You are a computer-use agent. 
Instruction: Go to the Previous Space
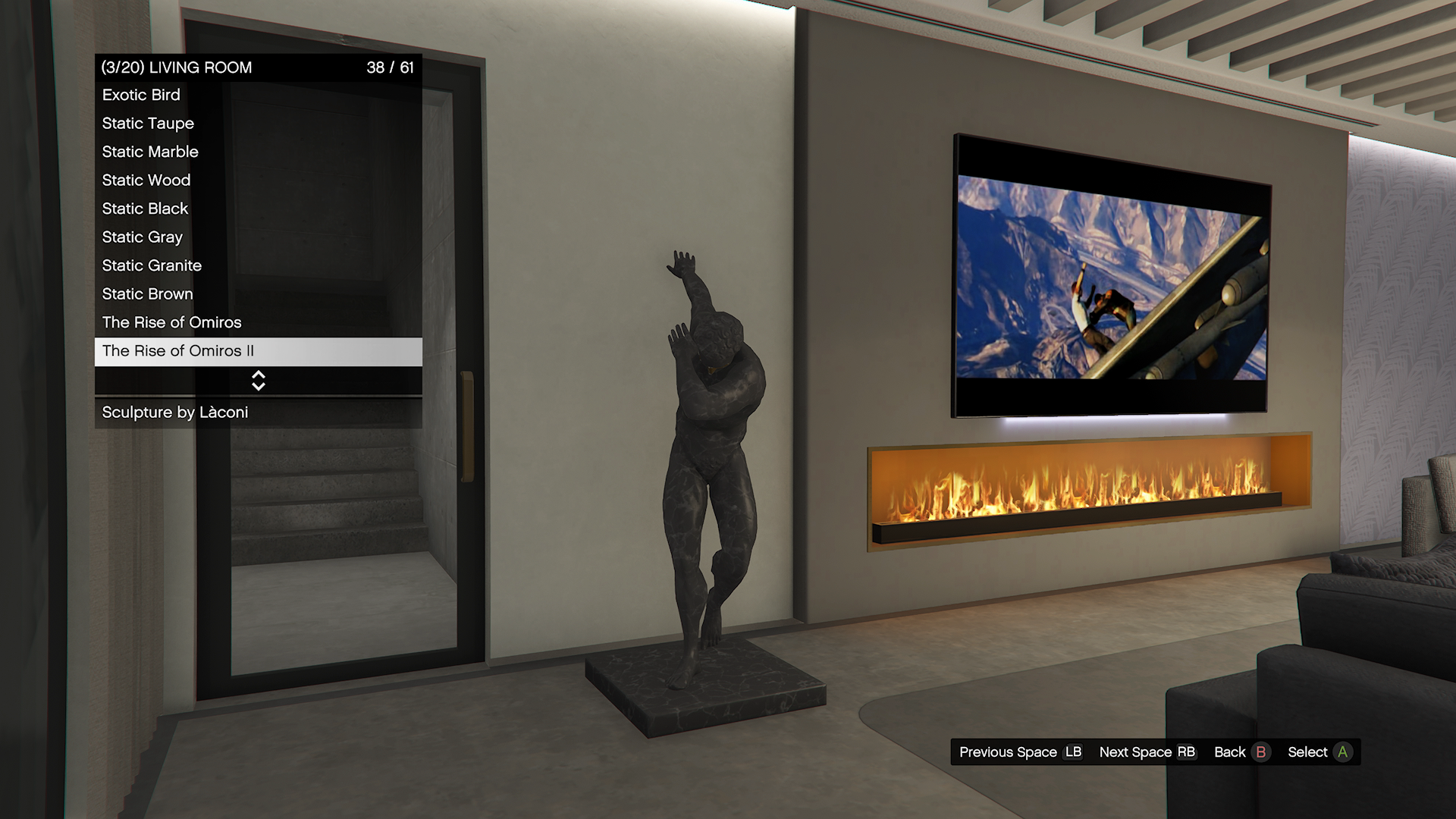coord(1020,752)
